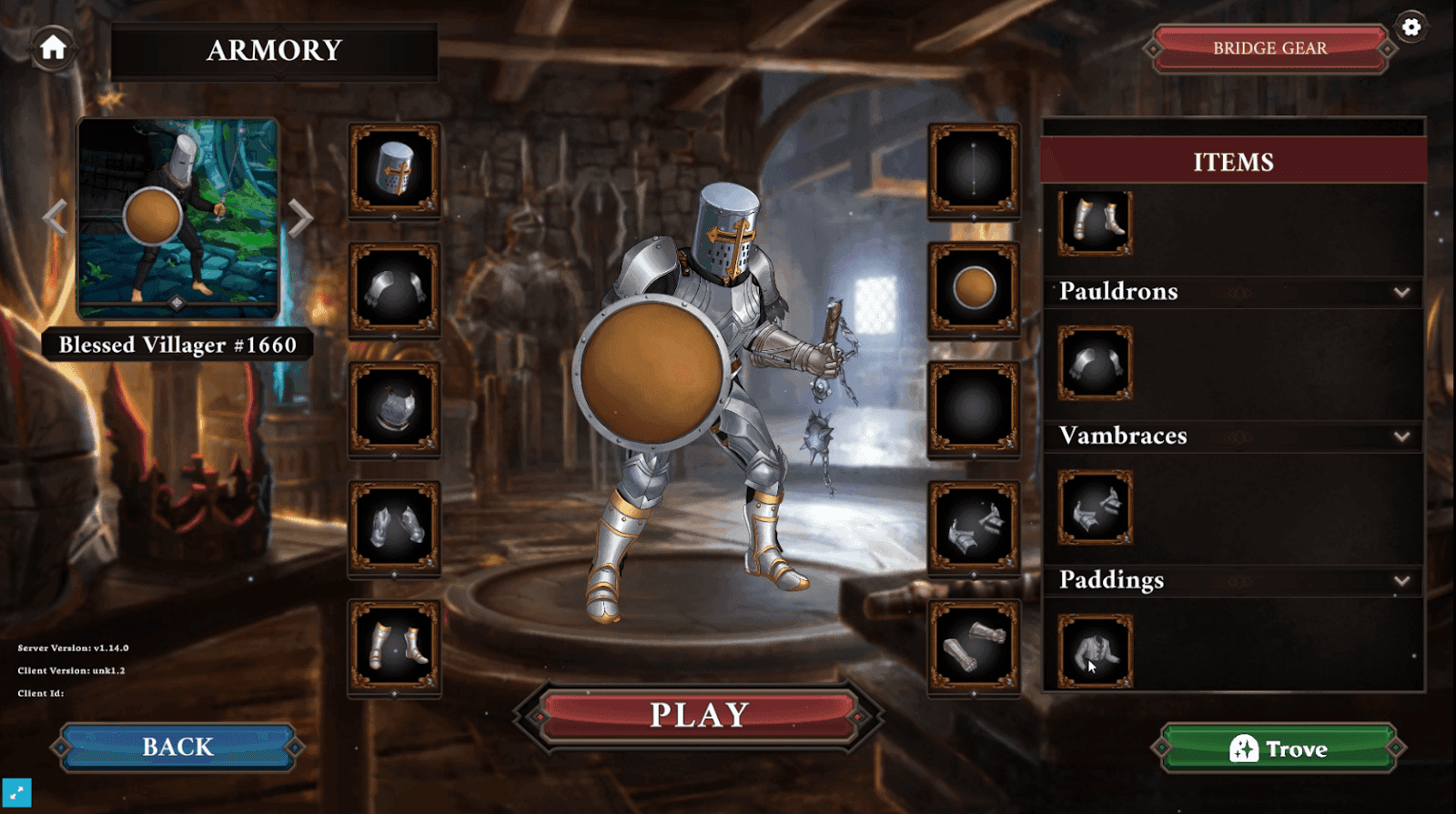Select the pauldron item under the Pauldrons header

(1094, 364)
